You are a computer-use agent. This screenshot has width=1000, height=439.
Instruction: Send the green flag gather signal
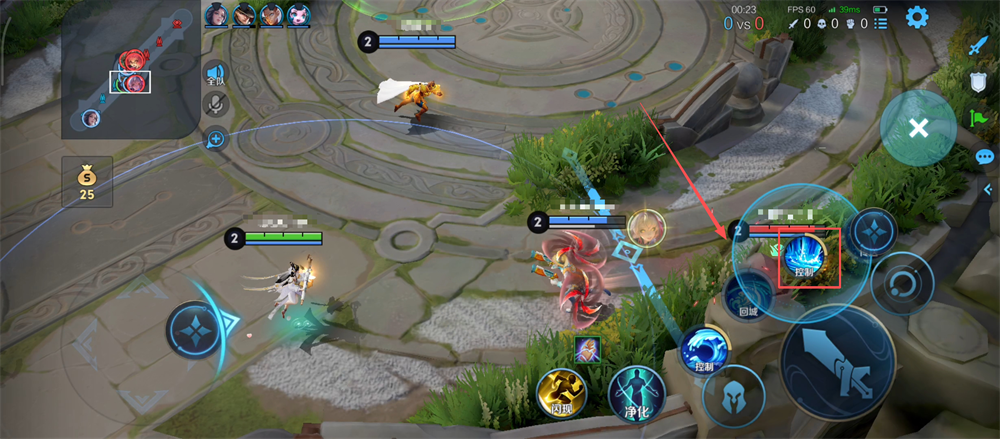click(980, 119)
